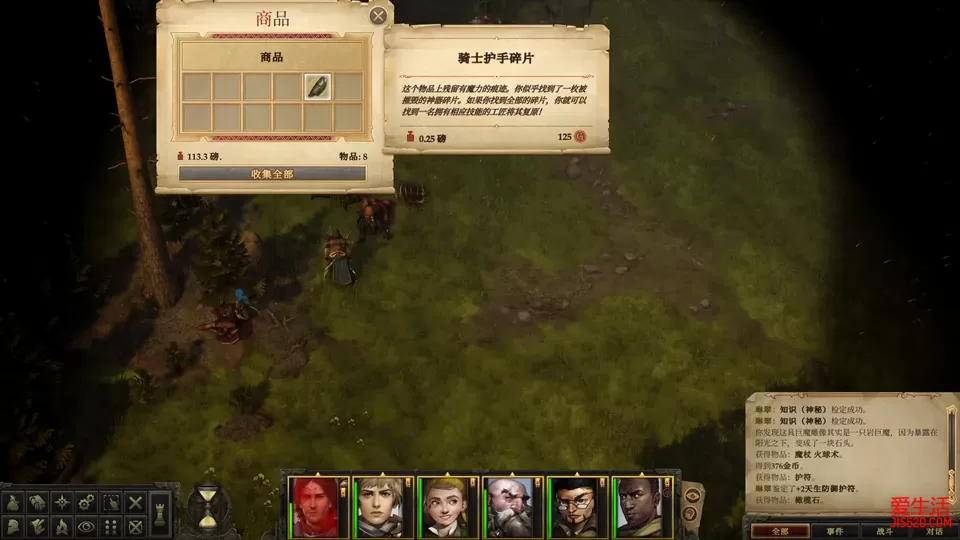Open the gears settings icon

tap(86, 503)
